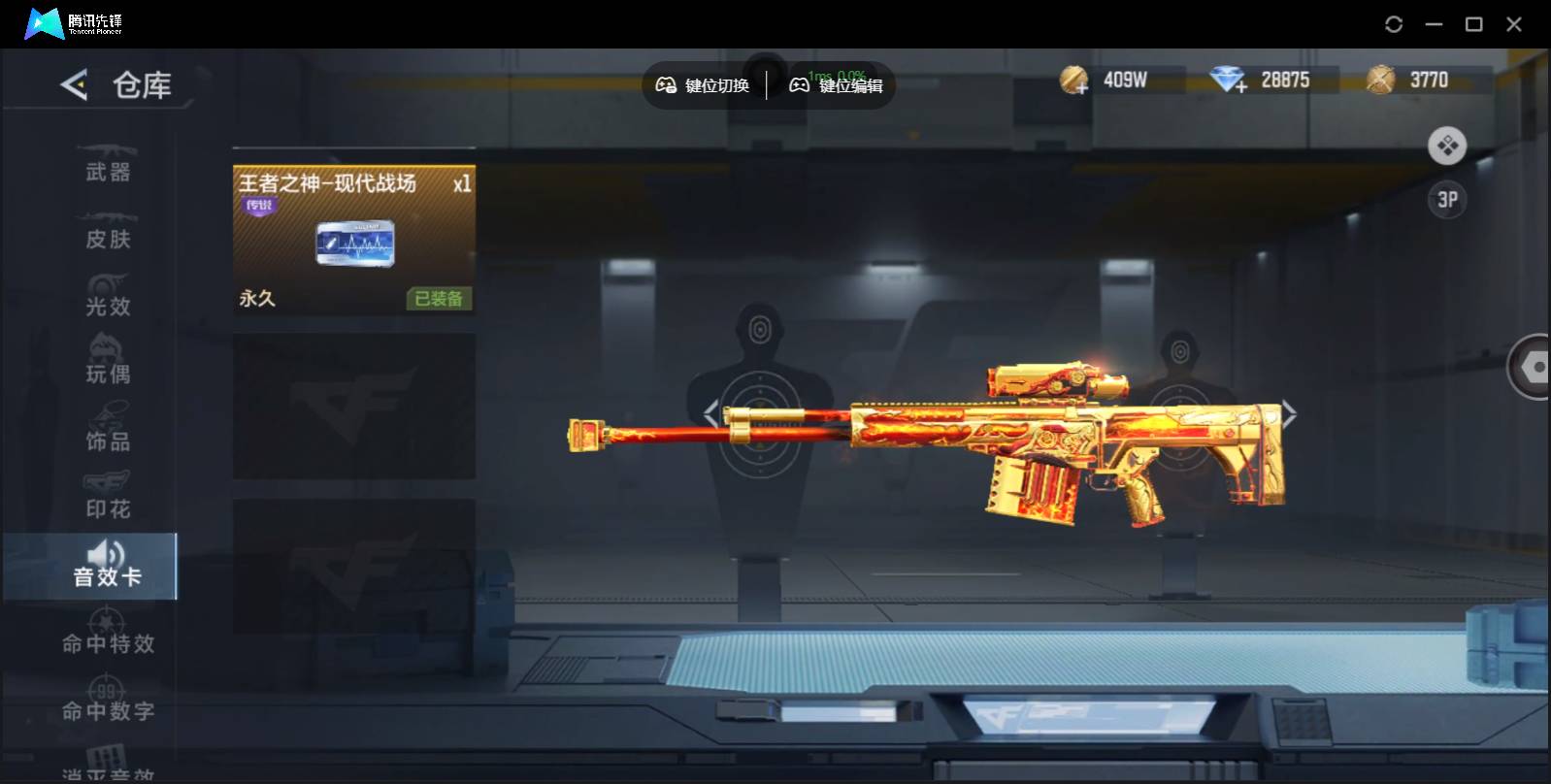Open the 皮肤 category
The image size is (1551, 784).
point(107,233)
